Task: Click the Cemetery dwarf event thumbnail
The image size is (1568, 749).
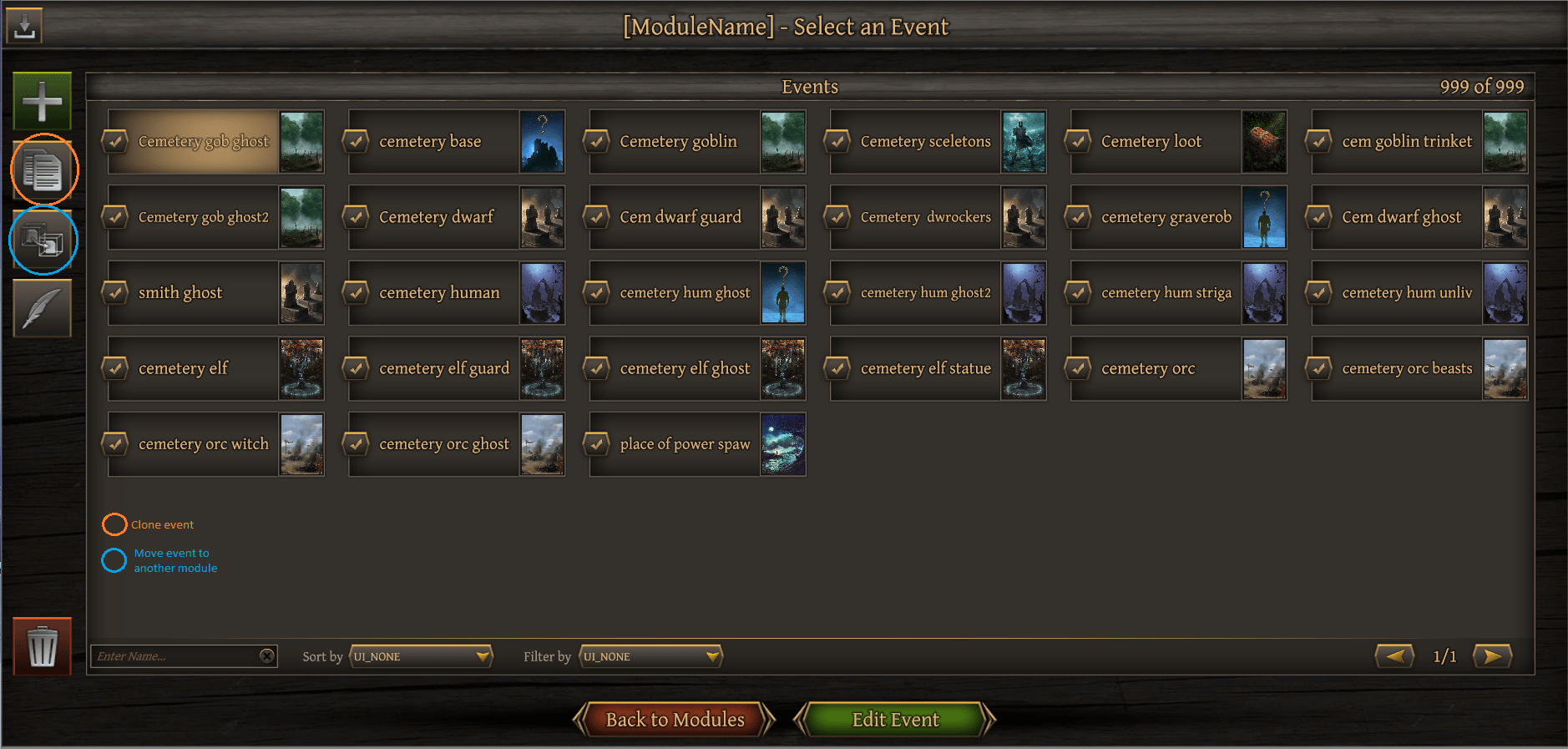Action: point(543,217)
